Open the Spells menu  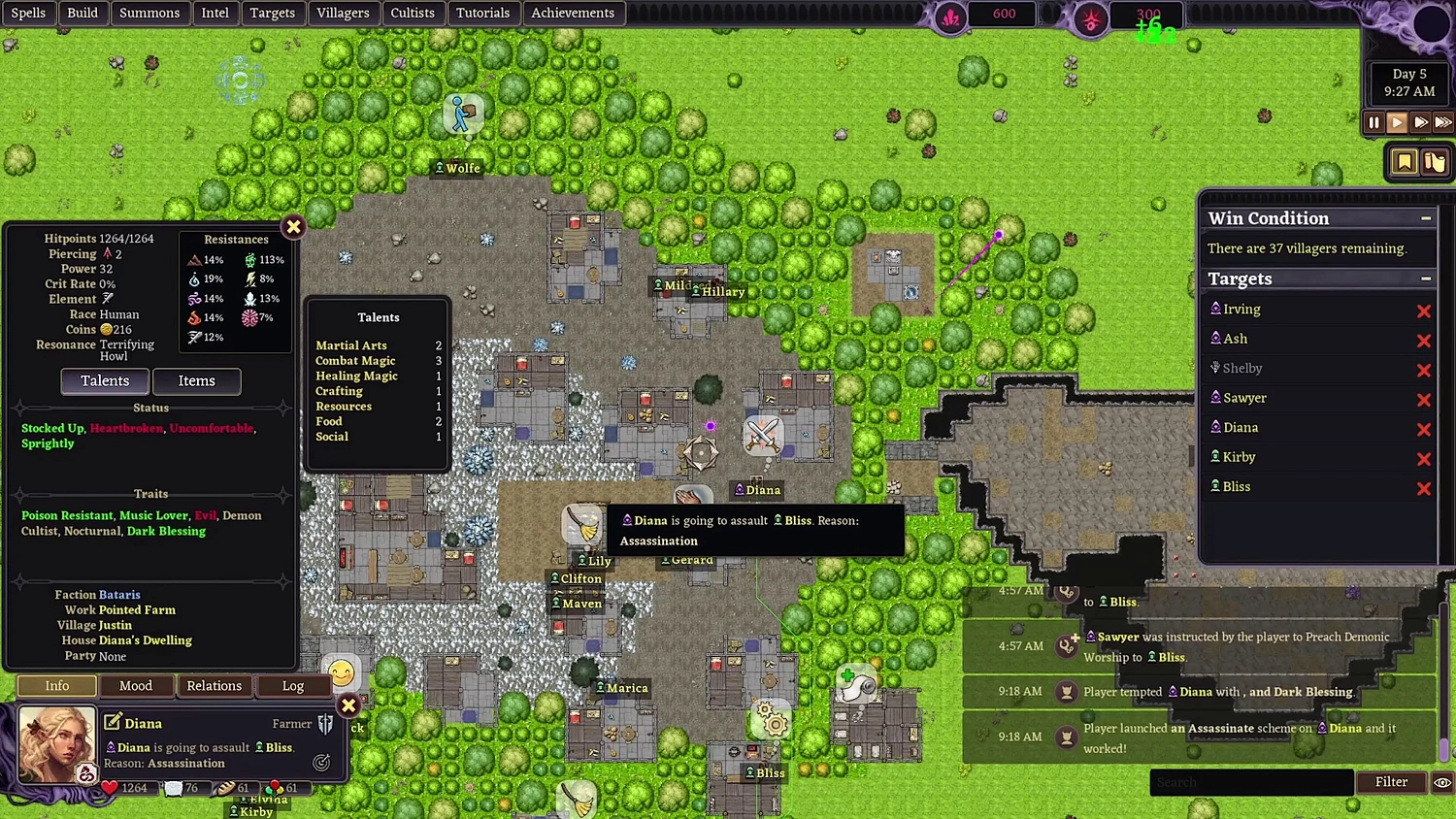pos(28,13)
